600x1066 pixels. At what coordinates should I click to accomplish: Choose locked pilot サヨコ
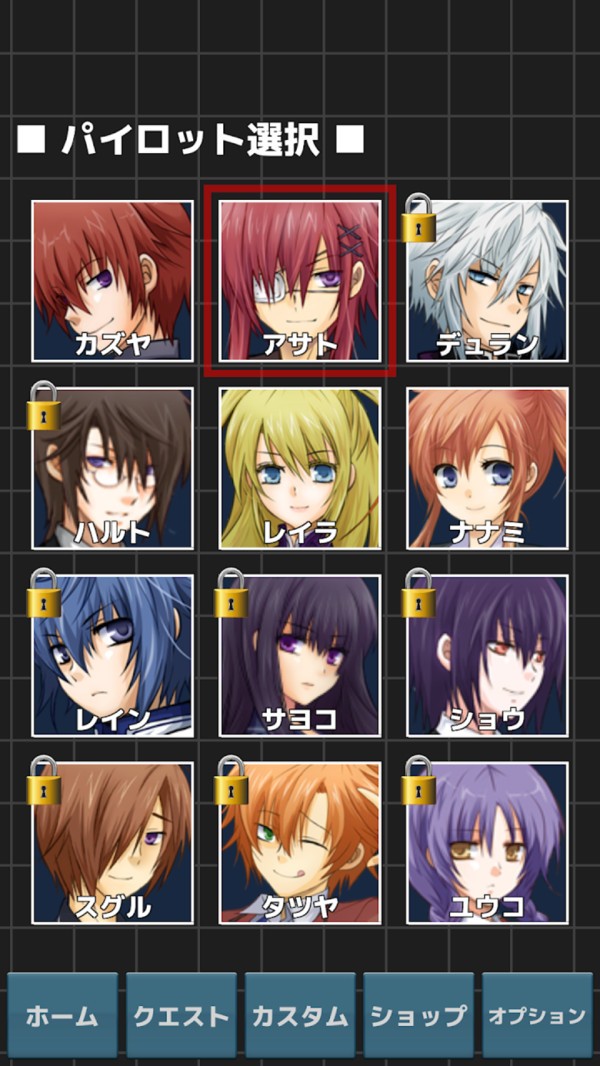[300, 655]
